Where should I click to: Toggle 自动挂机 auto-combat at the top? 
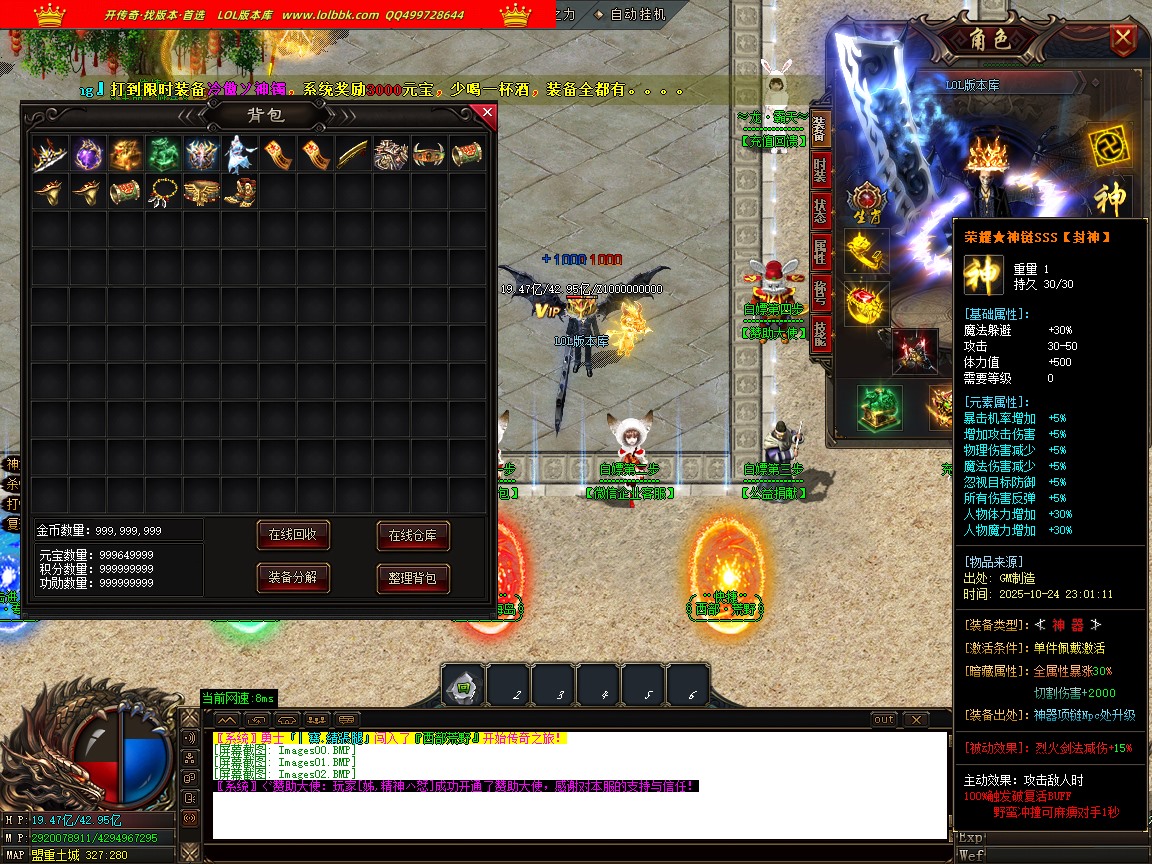(636, 15)
